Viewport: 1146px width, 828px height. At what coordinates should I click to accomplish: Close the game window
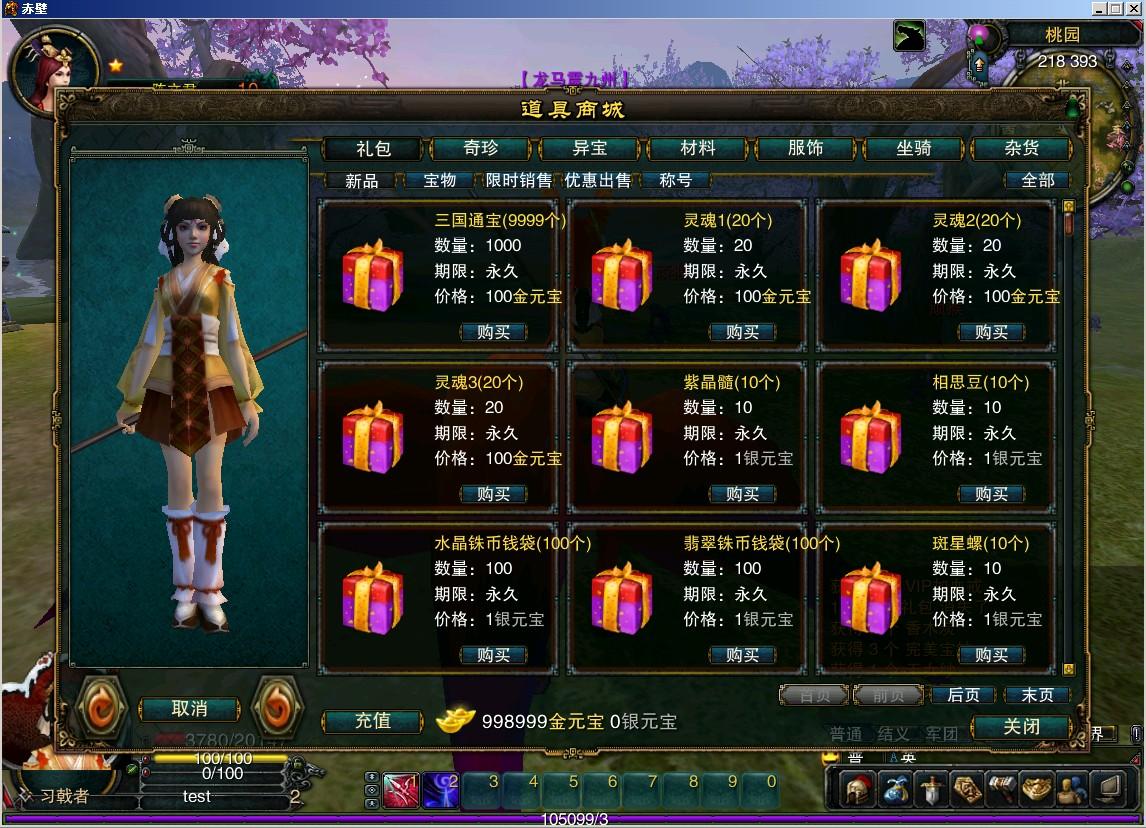click(x=1135, y=8)
